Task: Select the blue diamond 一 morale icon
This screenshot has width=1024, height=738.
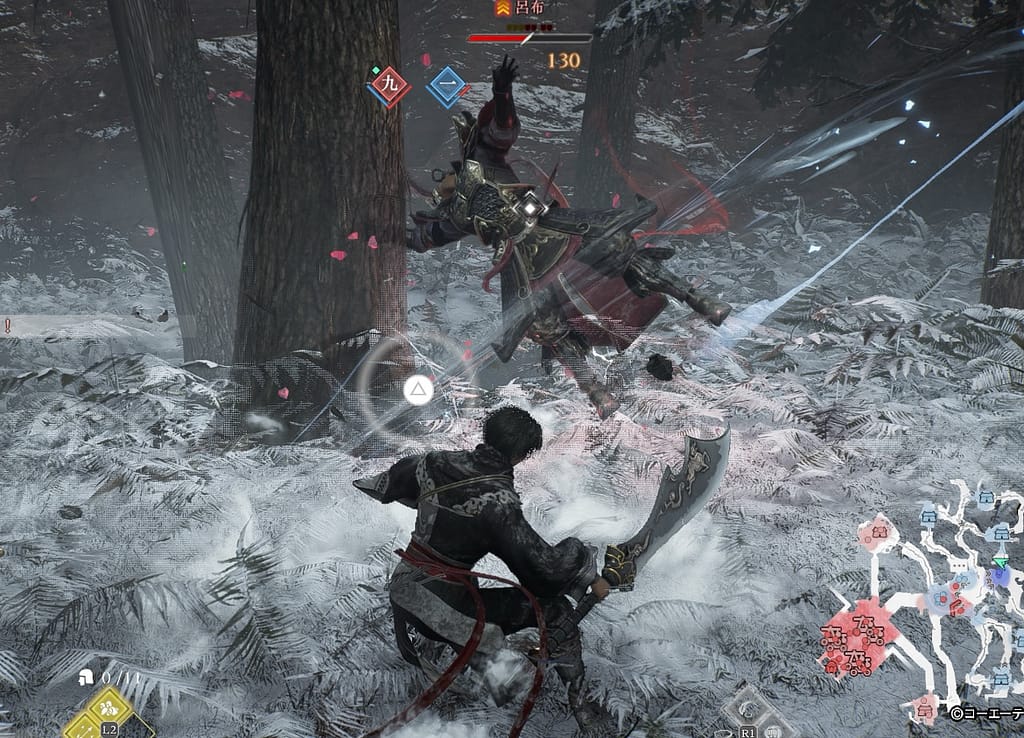Action: tap(446, 87)
